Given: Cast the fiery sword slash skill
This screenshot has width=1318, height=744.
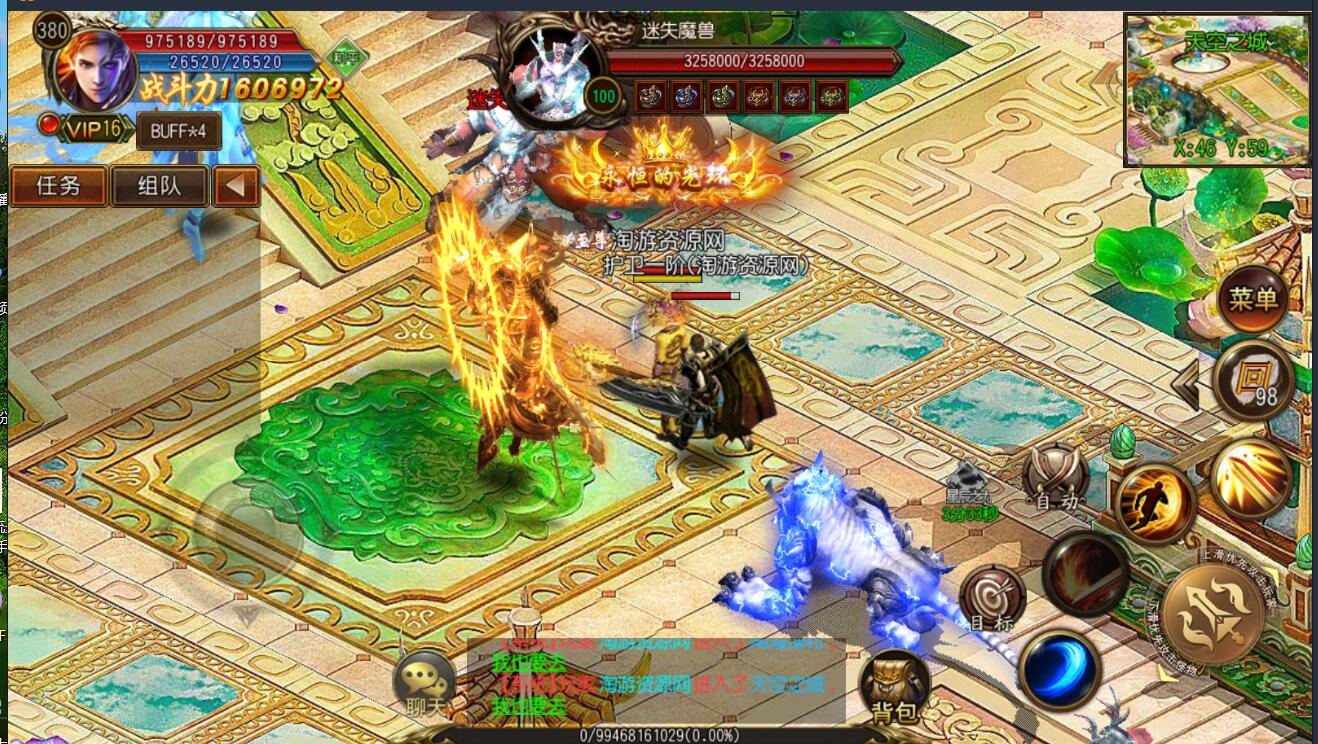Looking at the screenshot, I should click(x=1085, y=573).
